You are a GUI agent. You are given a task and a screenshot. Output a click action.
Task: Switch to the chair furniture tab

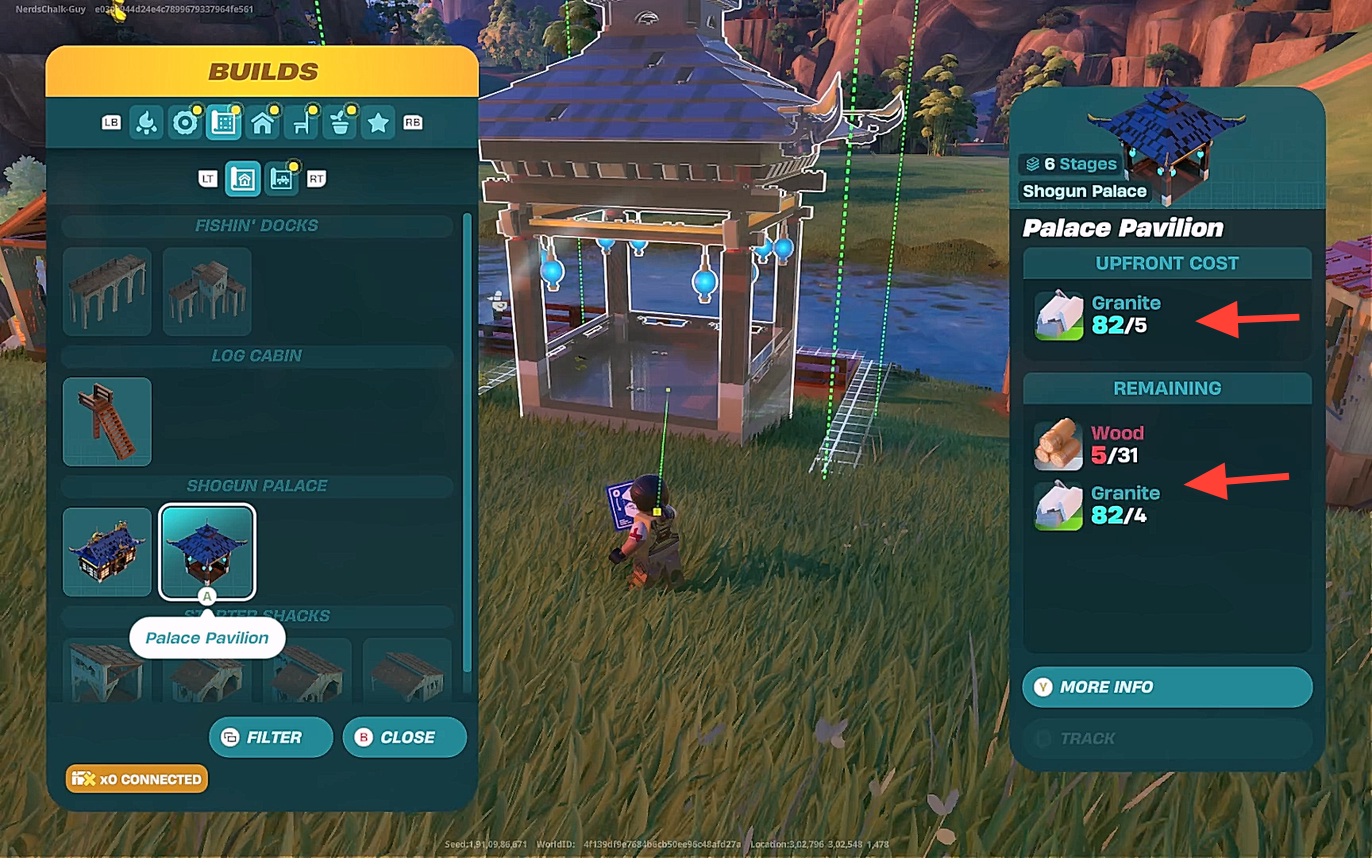pos(302,123)
